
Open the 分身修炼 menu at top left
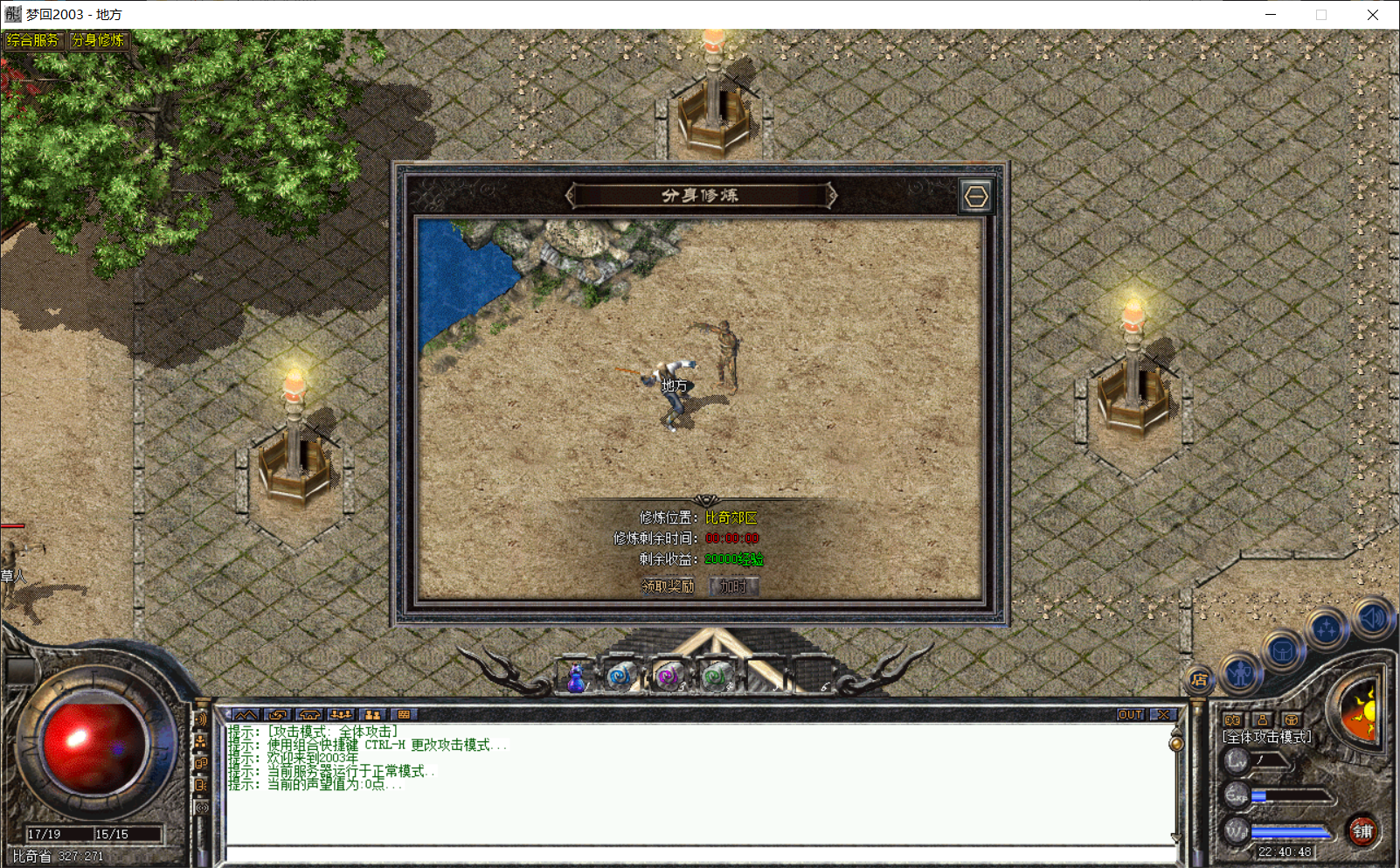pos(98,39)
